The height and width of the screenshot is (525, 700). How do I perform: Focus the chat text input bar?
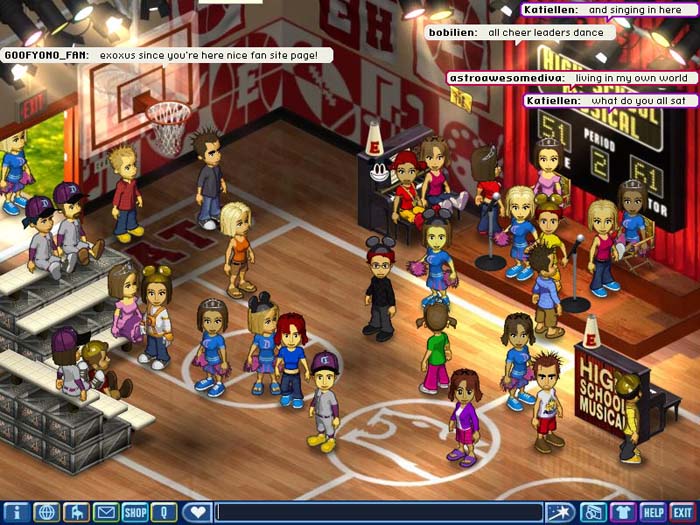(380, 513)
